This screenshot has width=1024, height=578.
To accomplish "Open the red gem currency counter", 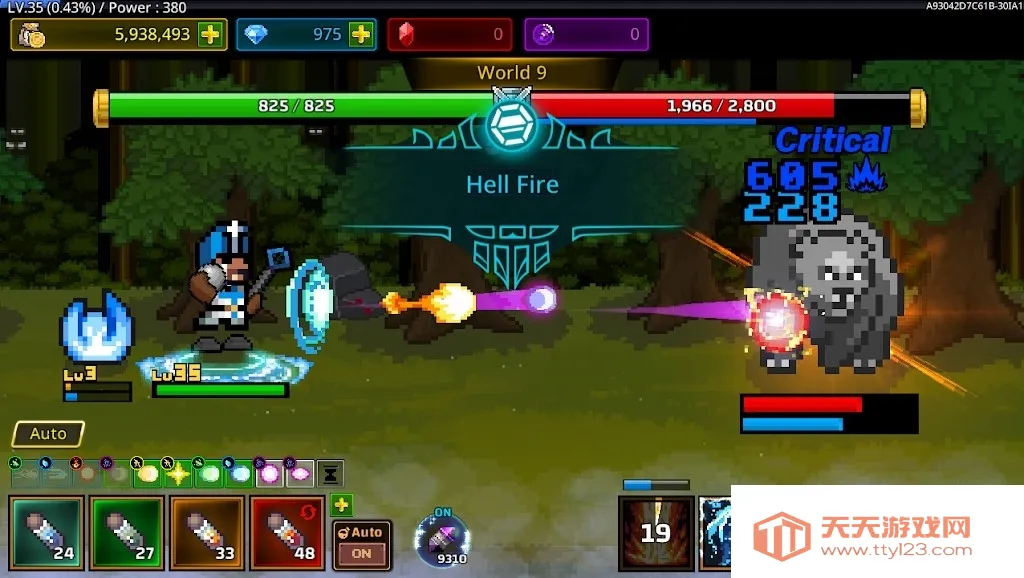I will [449, 34].
